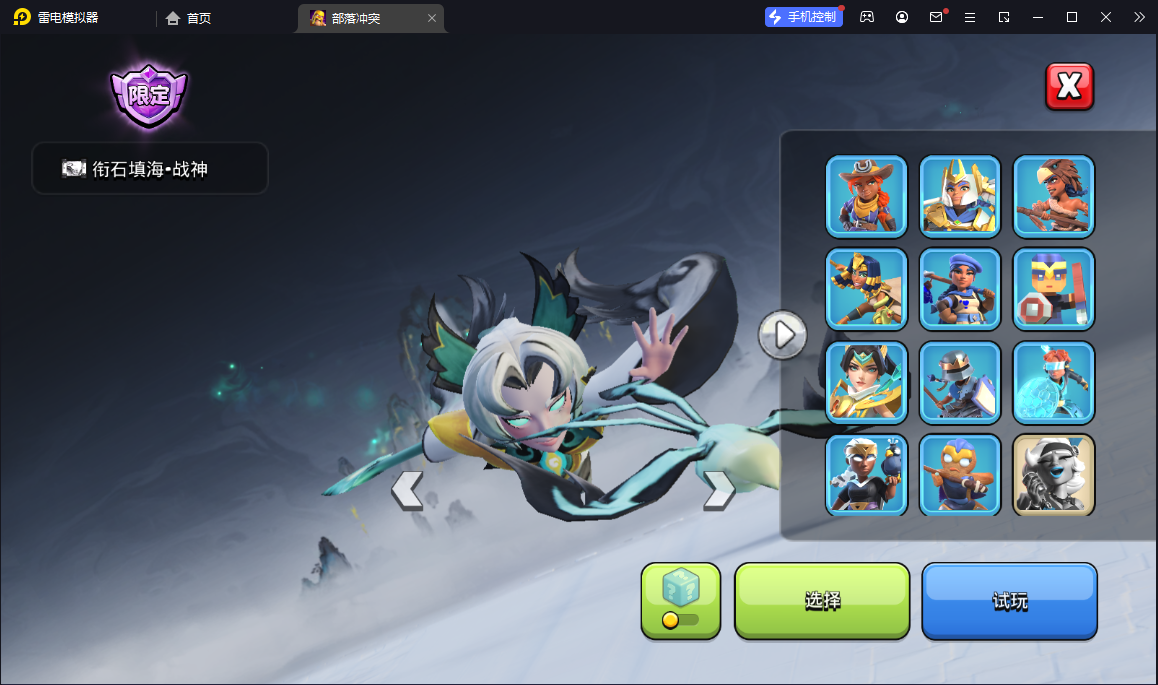Close the skin preview with the red X

click(1069, 86)
